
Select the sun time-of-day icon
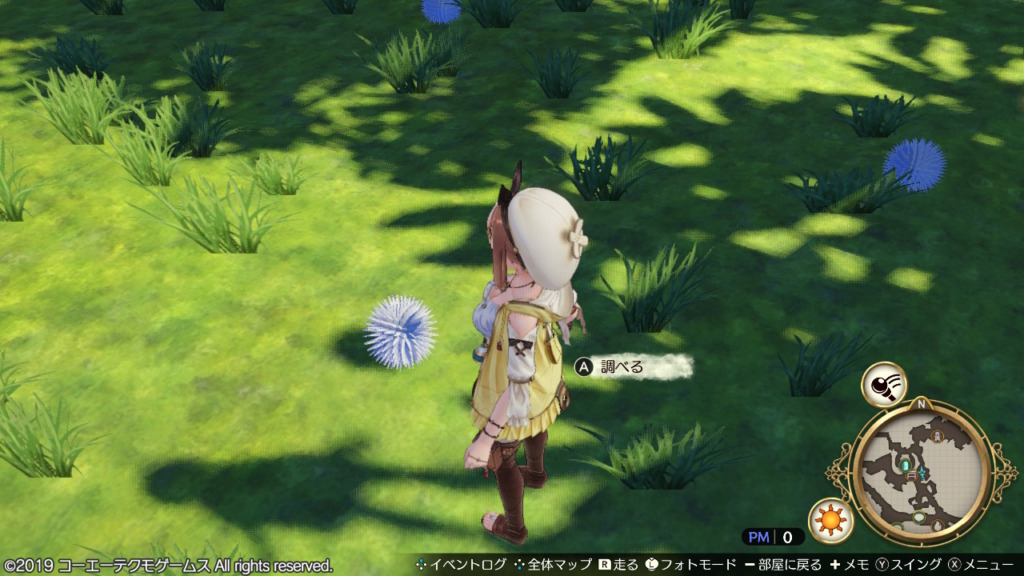tap(830, 519)
